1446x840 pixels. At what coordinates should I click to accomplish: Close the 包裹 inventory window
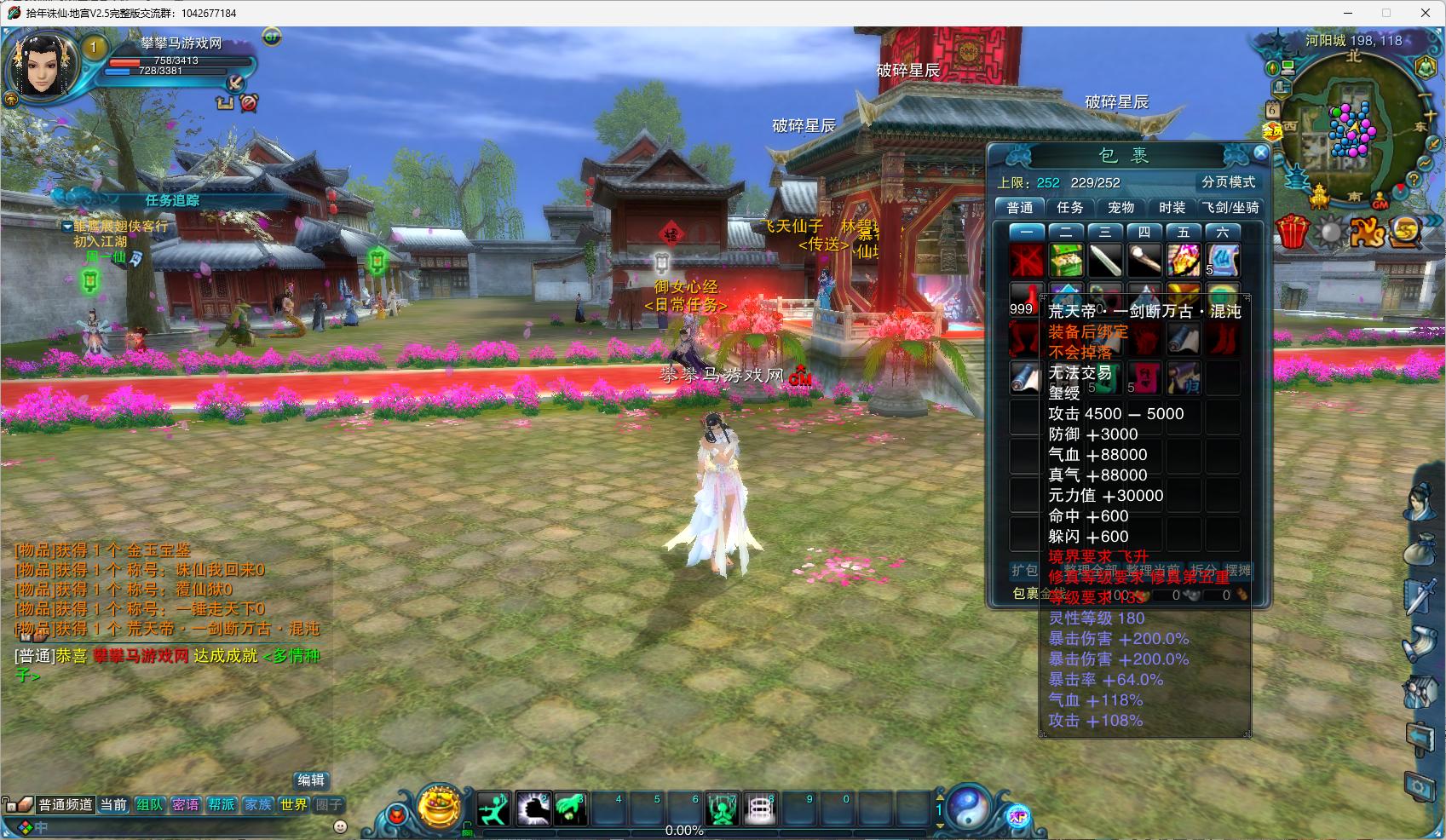coord(1260,153)
